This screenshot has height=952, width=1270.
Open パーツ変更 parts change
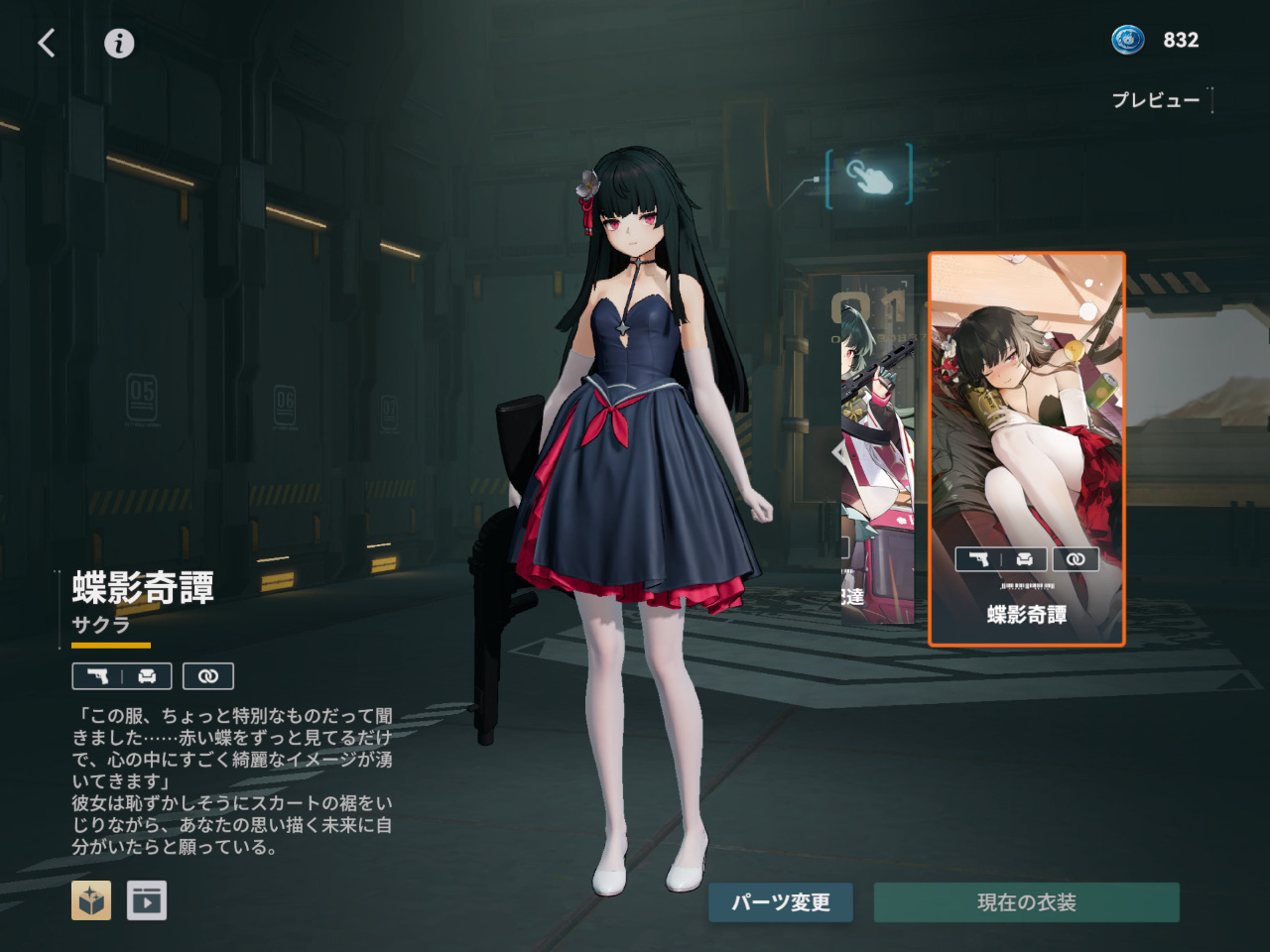pyautogui.click(x=780, y=902)
